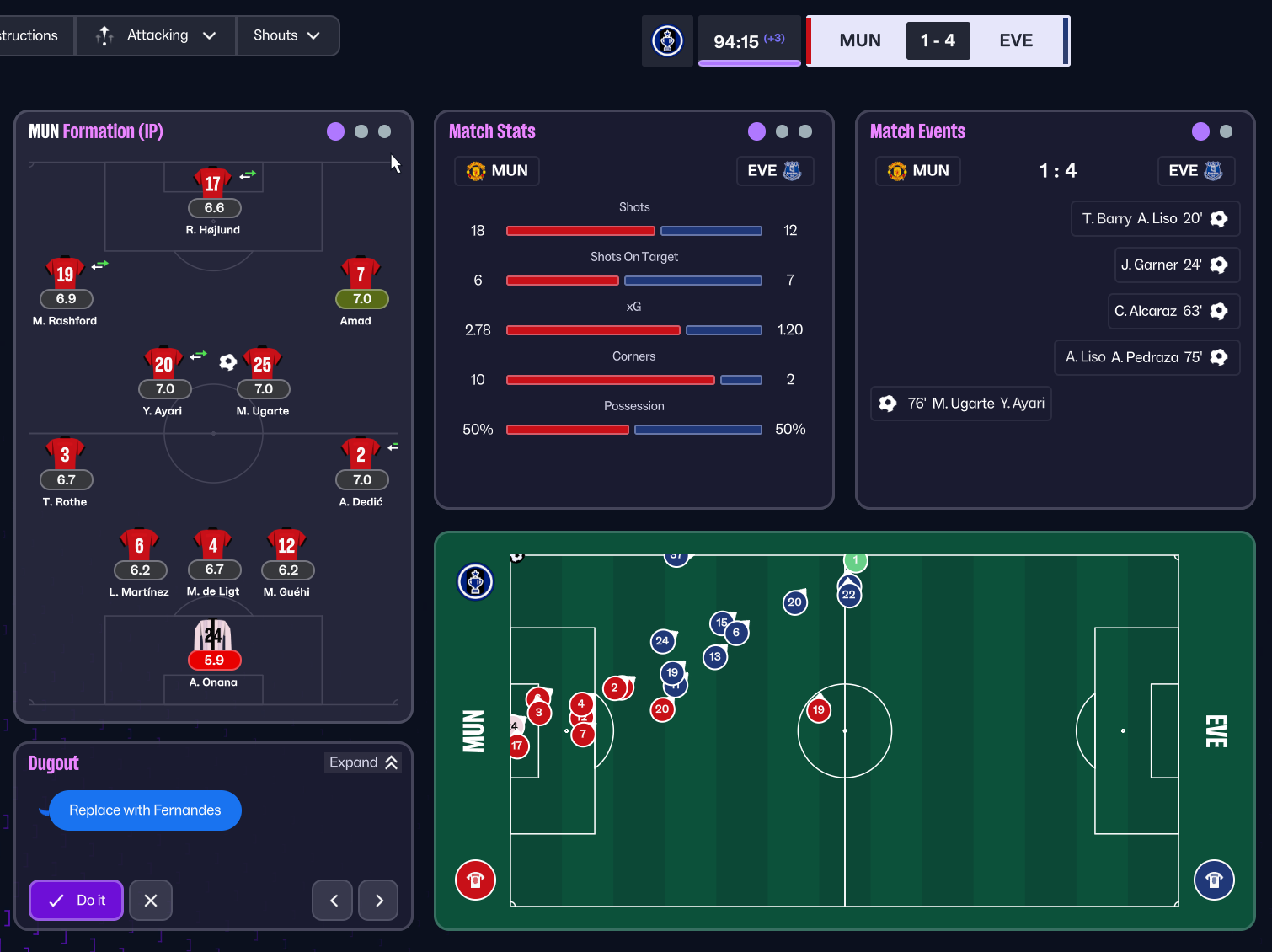The image size is (1272, 952).
Task: Open the Shouts dropdown
Action: click(287, 35)
